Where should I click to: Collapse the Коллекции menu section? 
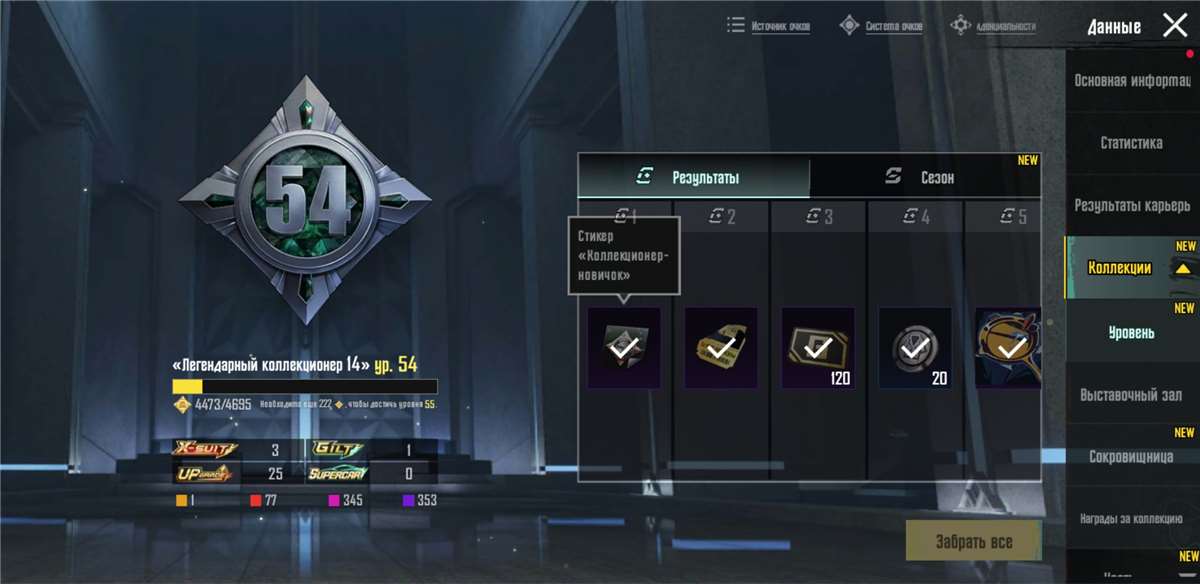1131,268
